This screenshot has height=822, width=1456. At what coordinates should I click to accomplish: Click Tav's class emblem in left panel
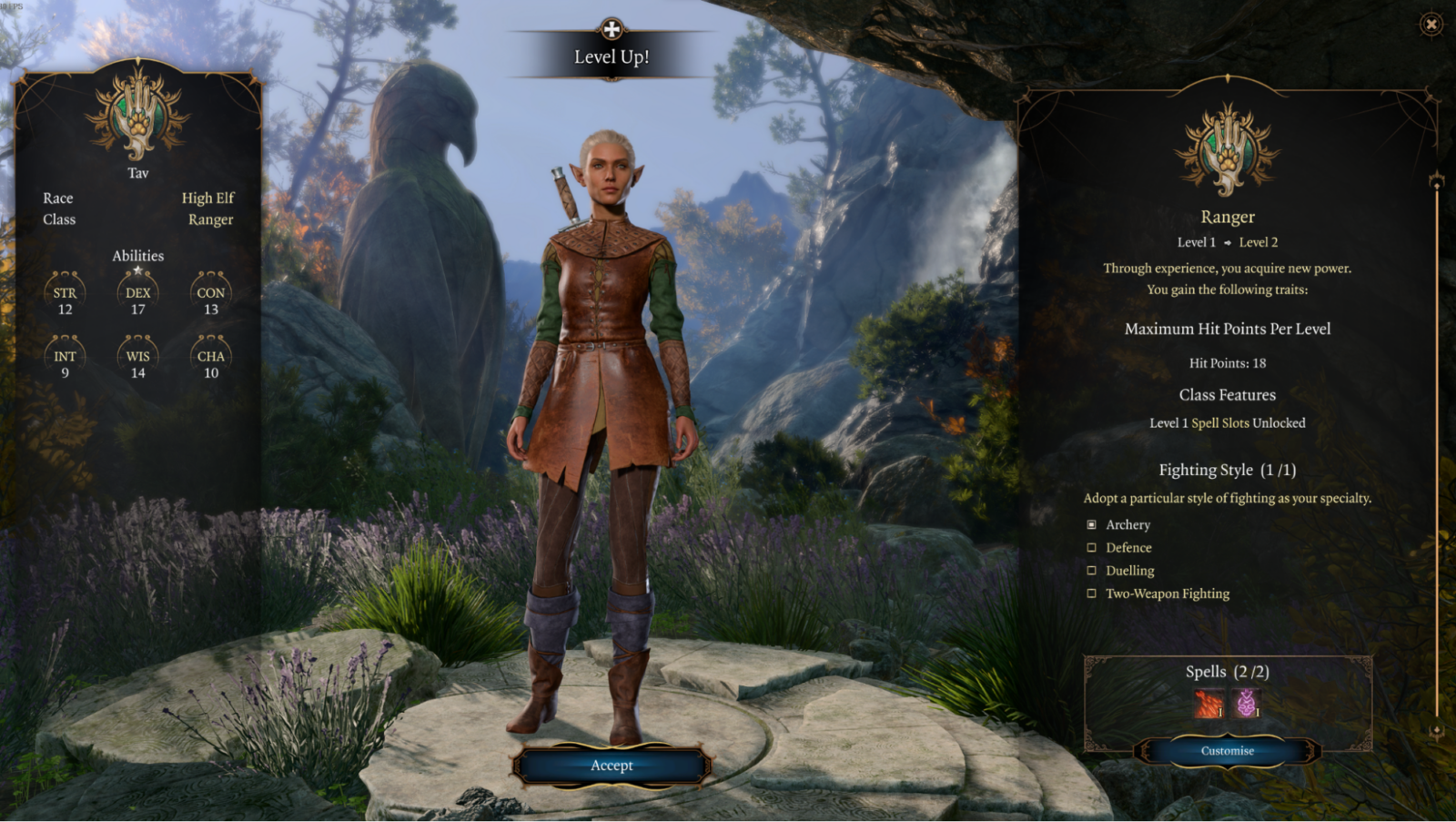point(136,118)
